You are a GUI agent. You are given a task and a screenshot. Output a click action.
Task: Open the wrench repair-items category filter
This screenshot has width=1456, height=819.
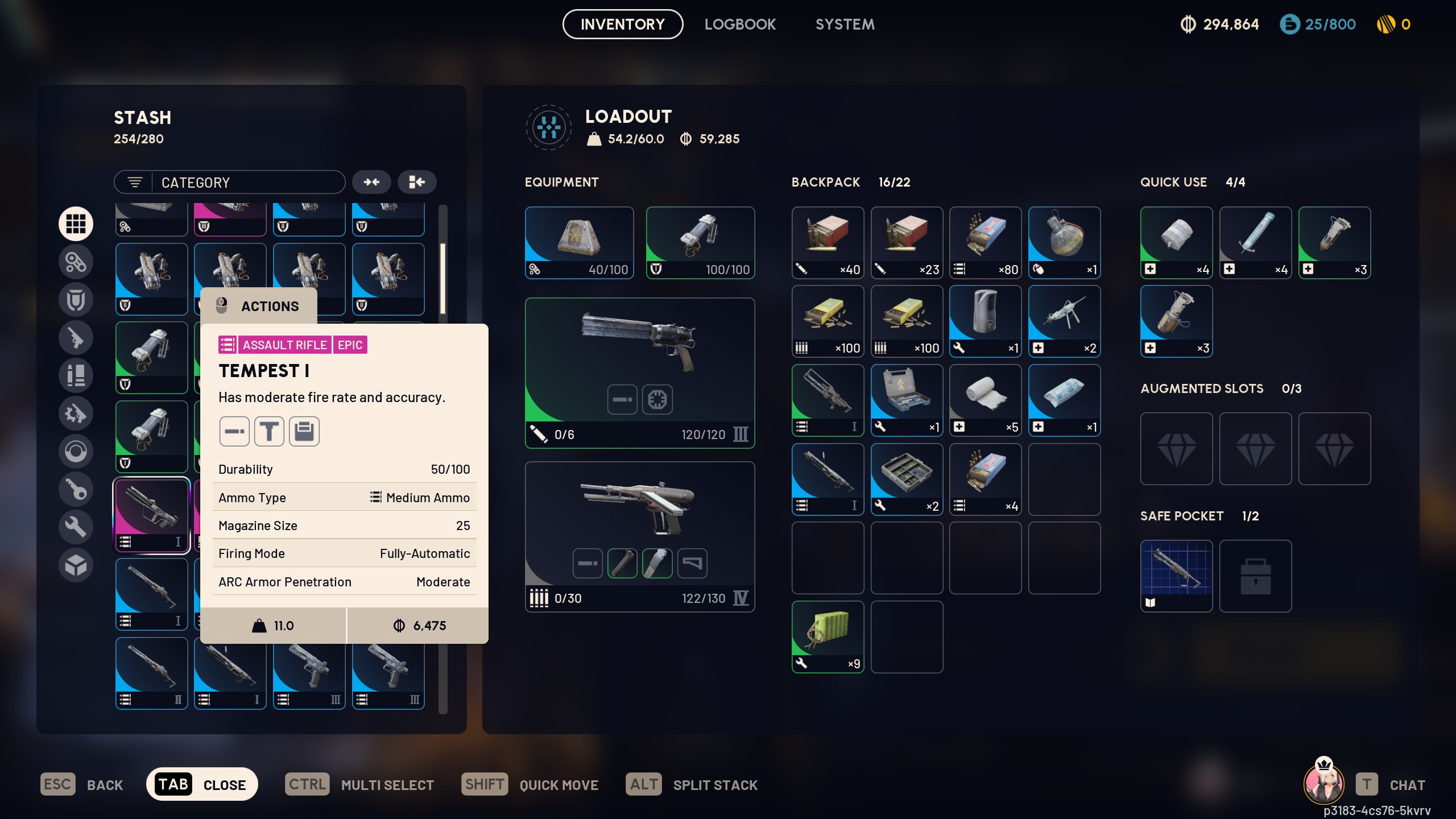(x=76, y=527)
